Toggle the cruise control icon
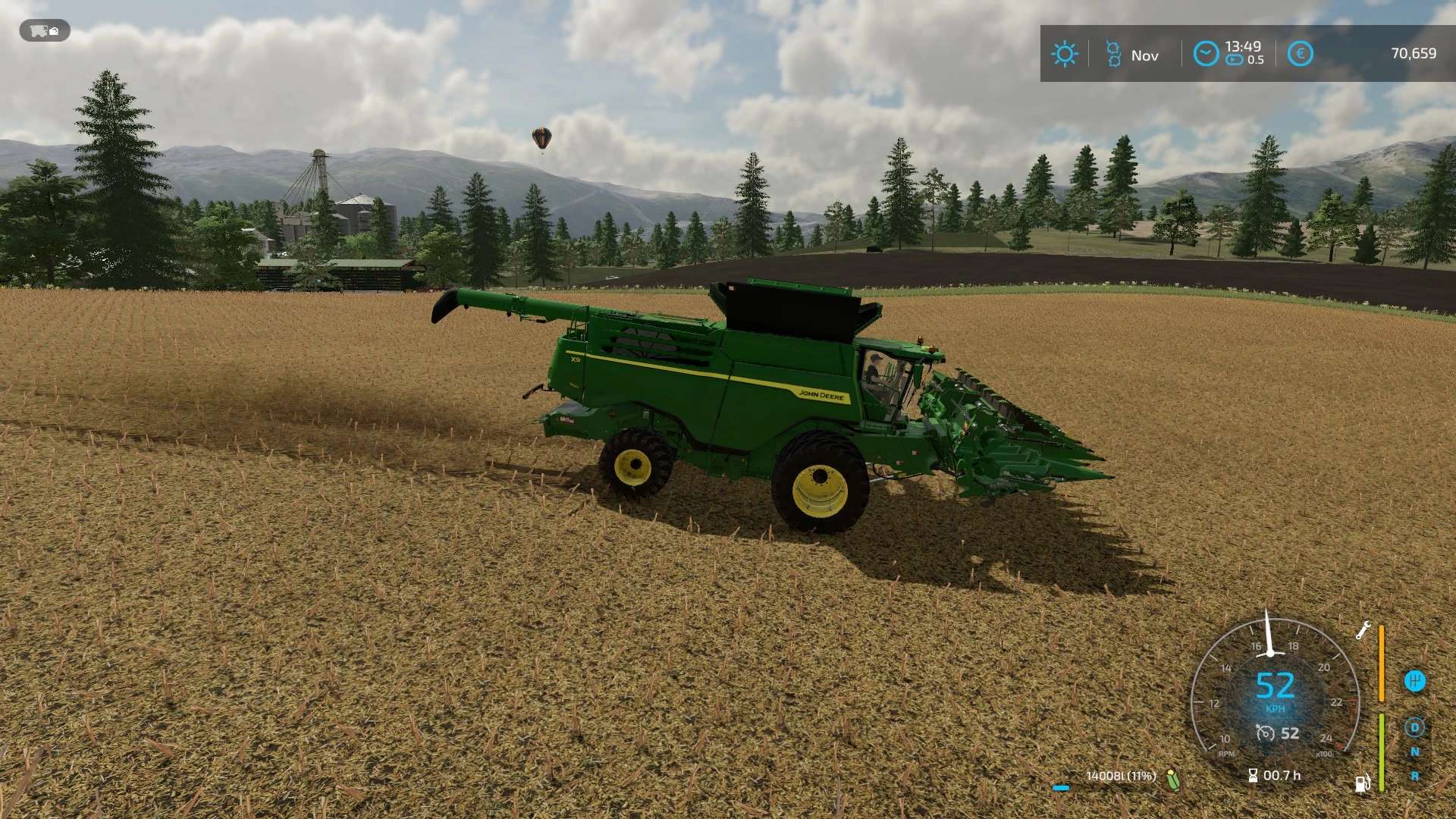 pos(1265,733)
